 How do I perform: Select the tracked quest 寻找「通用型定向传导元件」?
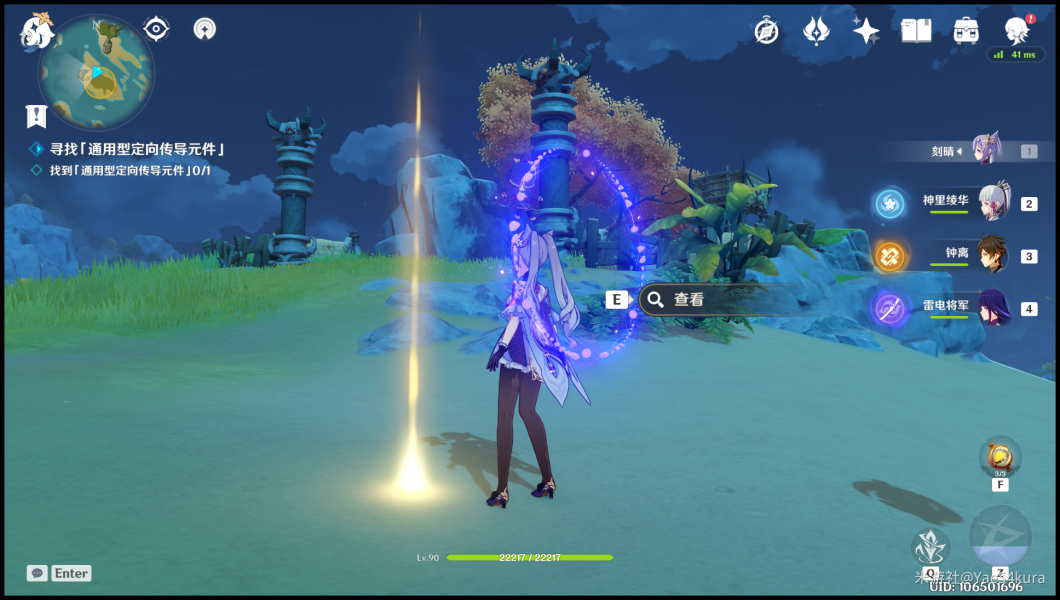[137, 149]
